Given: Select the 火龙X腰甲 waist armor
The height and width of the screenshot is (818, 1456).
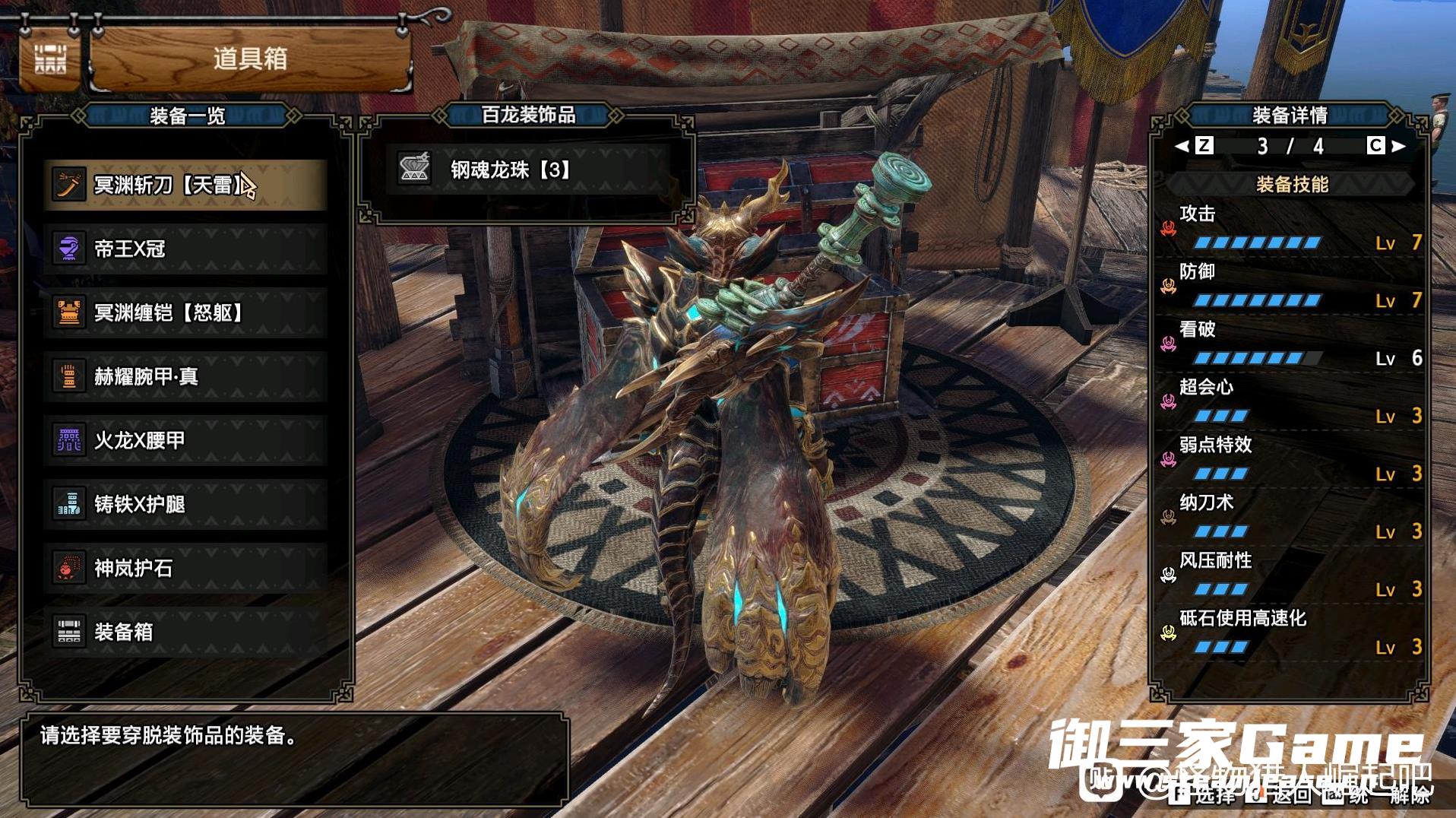Looking at the screenshot, I should (185, 440).
